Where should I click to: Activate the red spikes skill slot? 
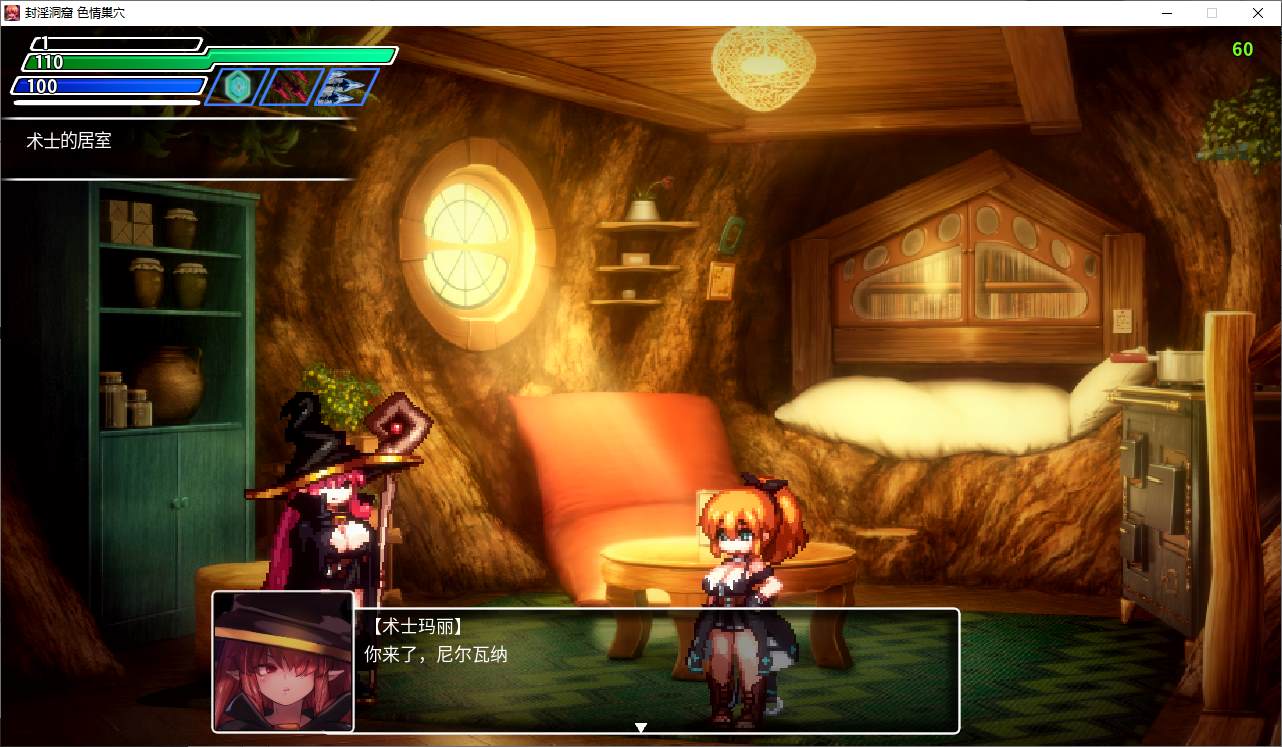(x=292, y=87)
